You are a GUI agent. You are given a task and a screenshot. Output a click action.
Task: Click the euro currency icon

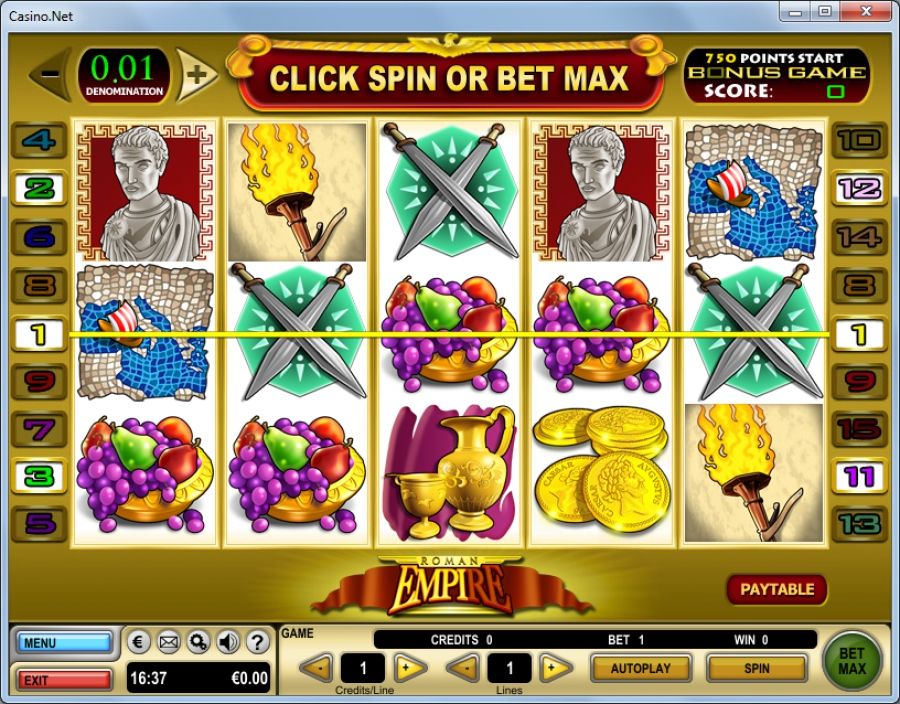tap(140, 642)
